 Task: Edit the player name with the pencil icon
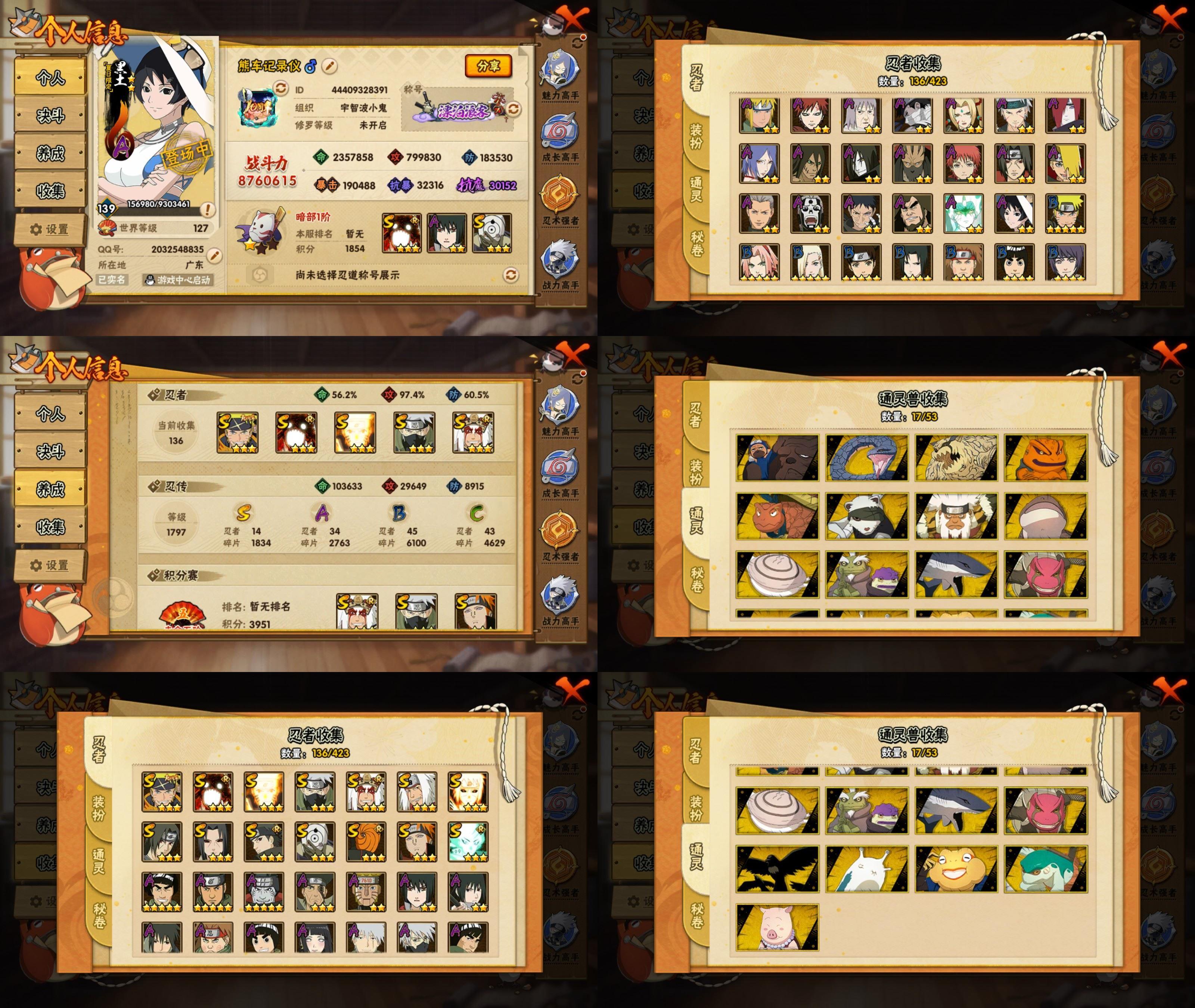pyautogui.click(x=329, y=66)
